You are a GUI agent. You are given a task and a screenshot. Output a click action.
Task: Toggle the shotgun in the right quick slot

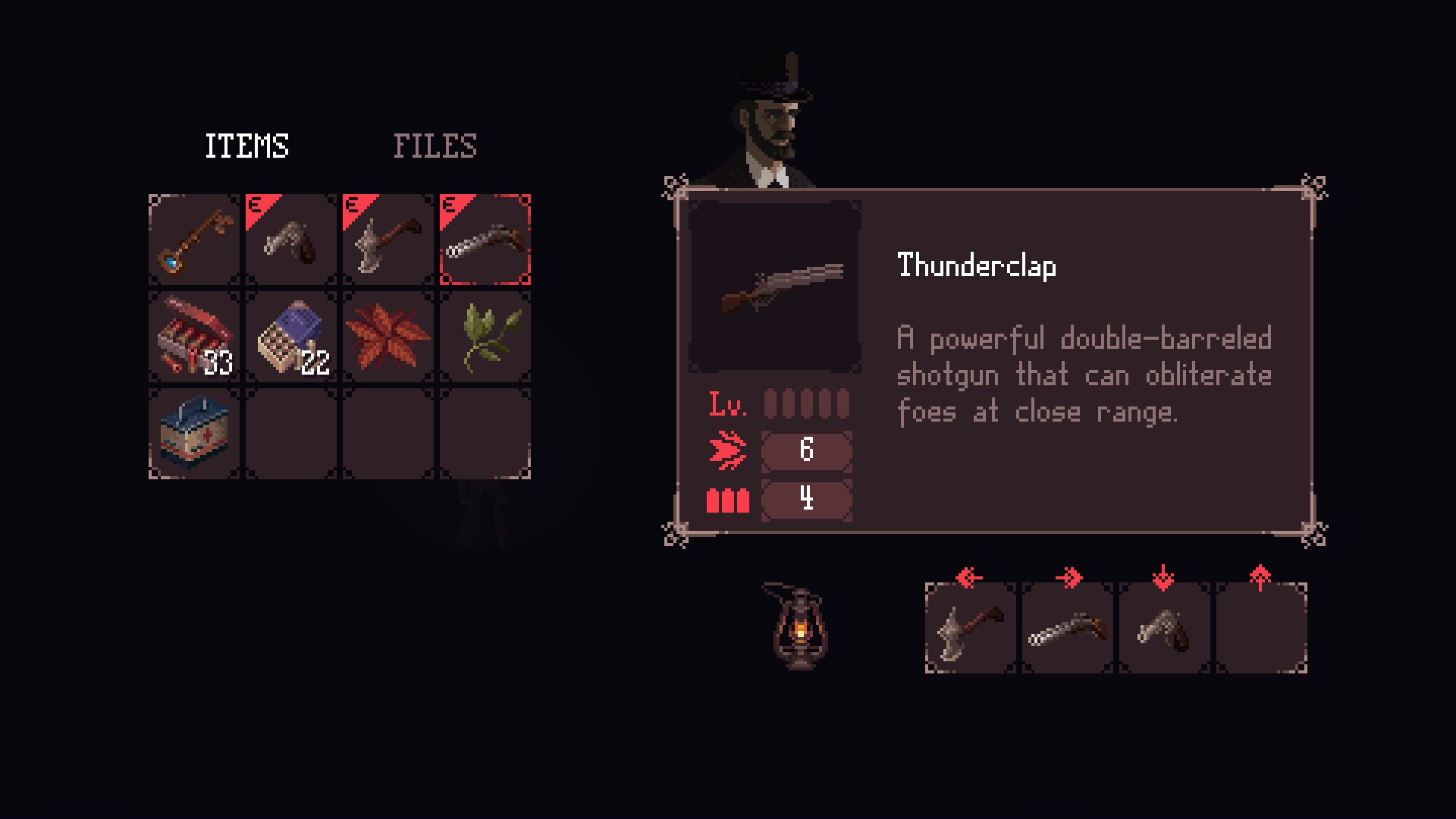pos(1066,629)
